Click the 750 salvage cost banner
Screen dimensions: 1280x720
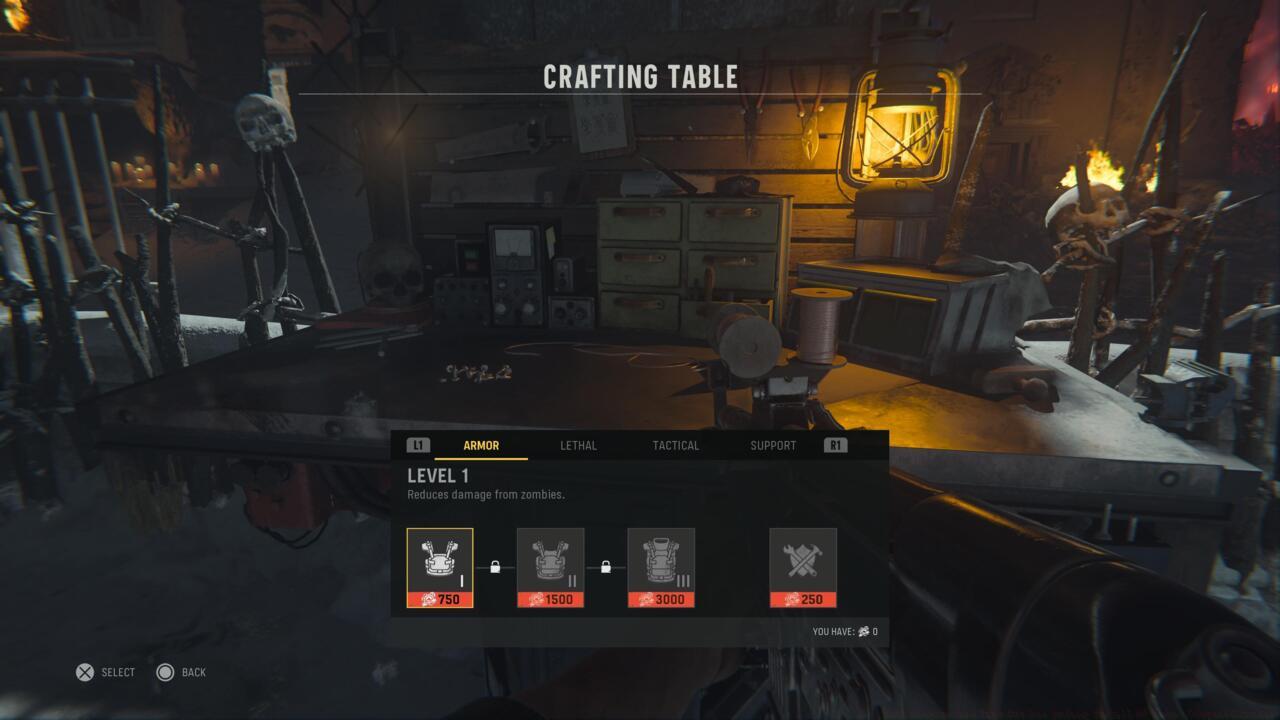tap(440, 600)
